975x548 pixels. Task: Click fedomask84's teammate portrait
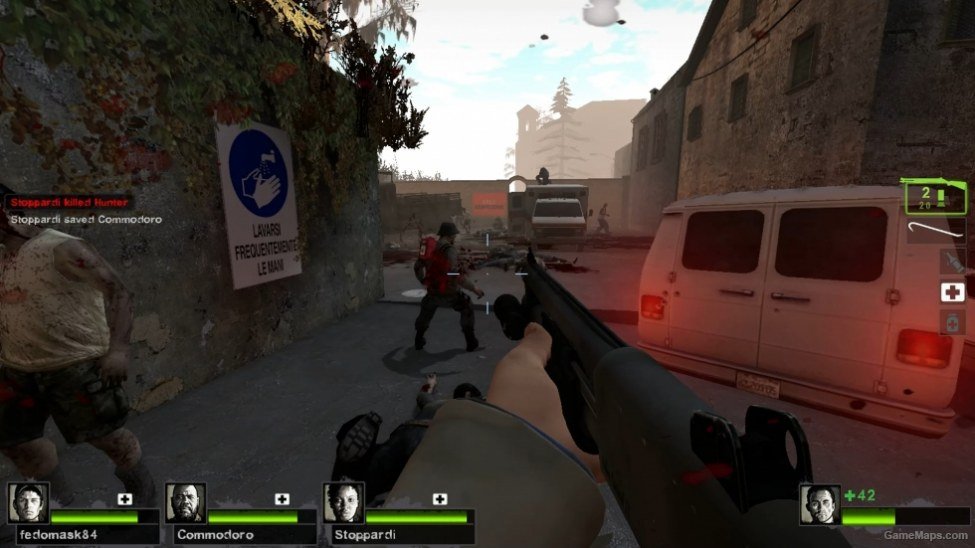click(28, 503)
